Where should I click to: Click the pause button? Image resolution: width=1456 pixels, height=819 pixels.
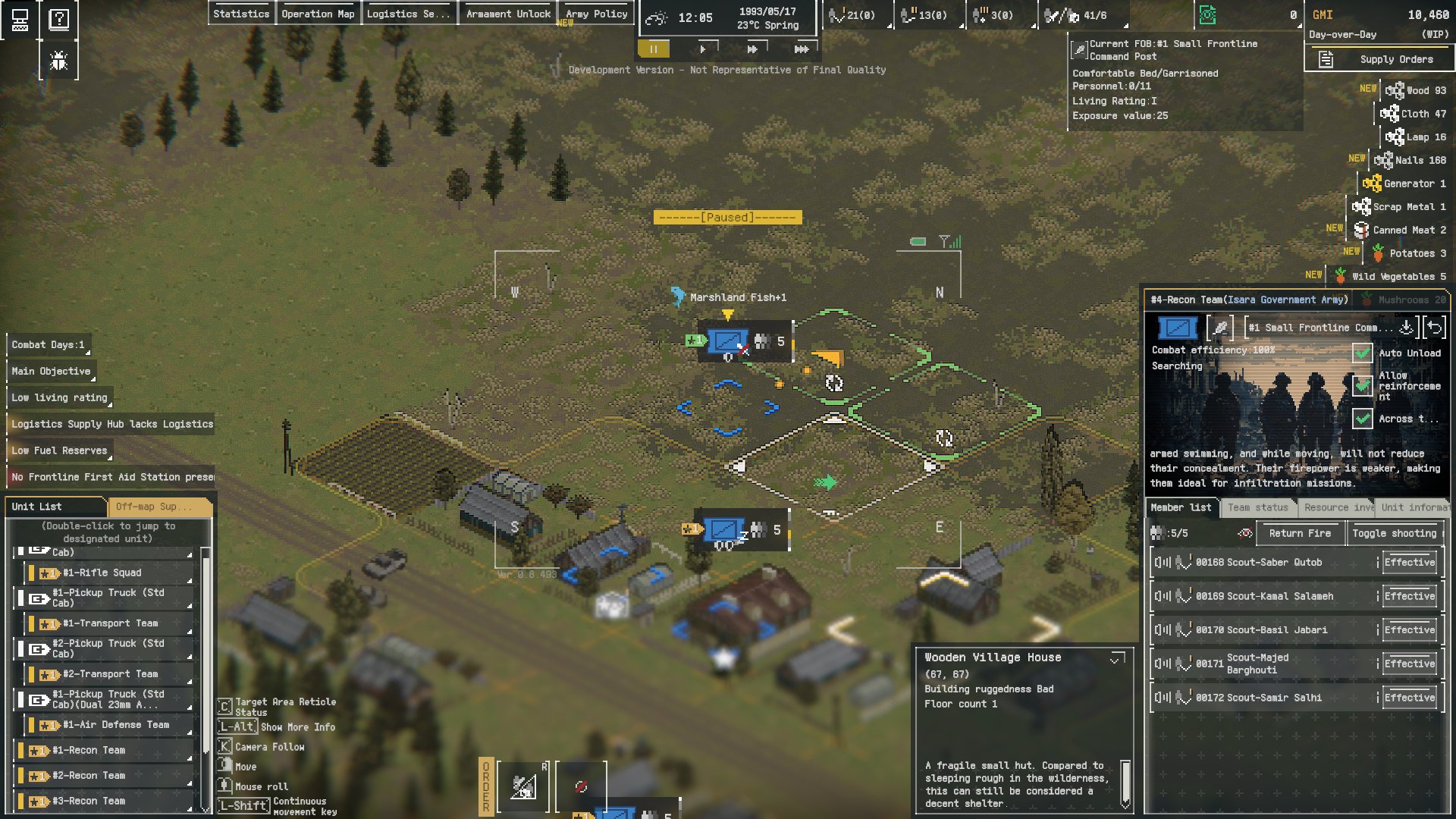pyautogui.click(x=654, y=49)
